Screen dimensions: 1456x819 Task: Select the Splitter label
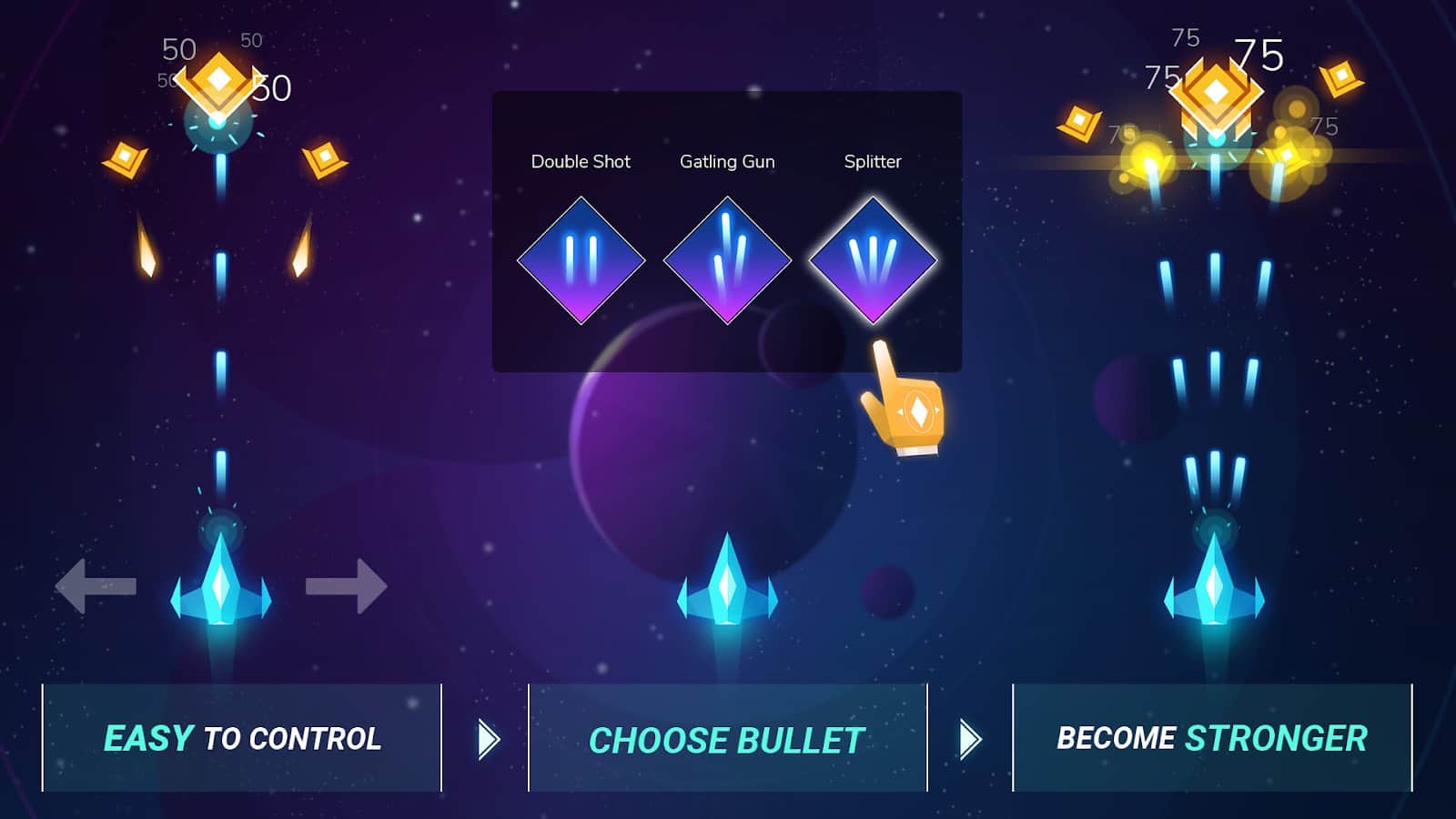(871, 162)
